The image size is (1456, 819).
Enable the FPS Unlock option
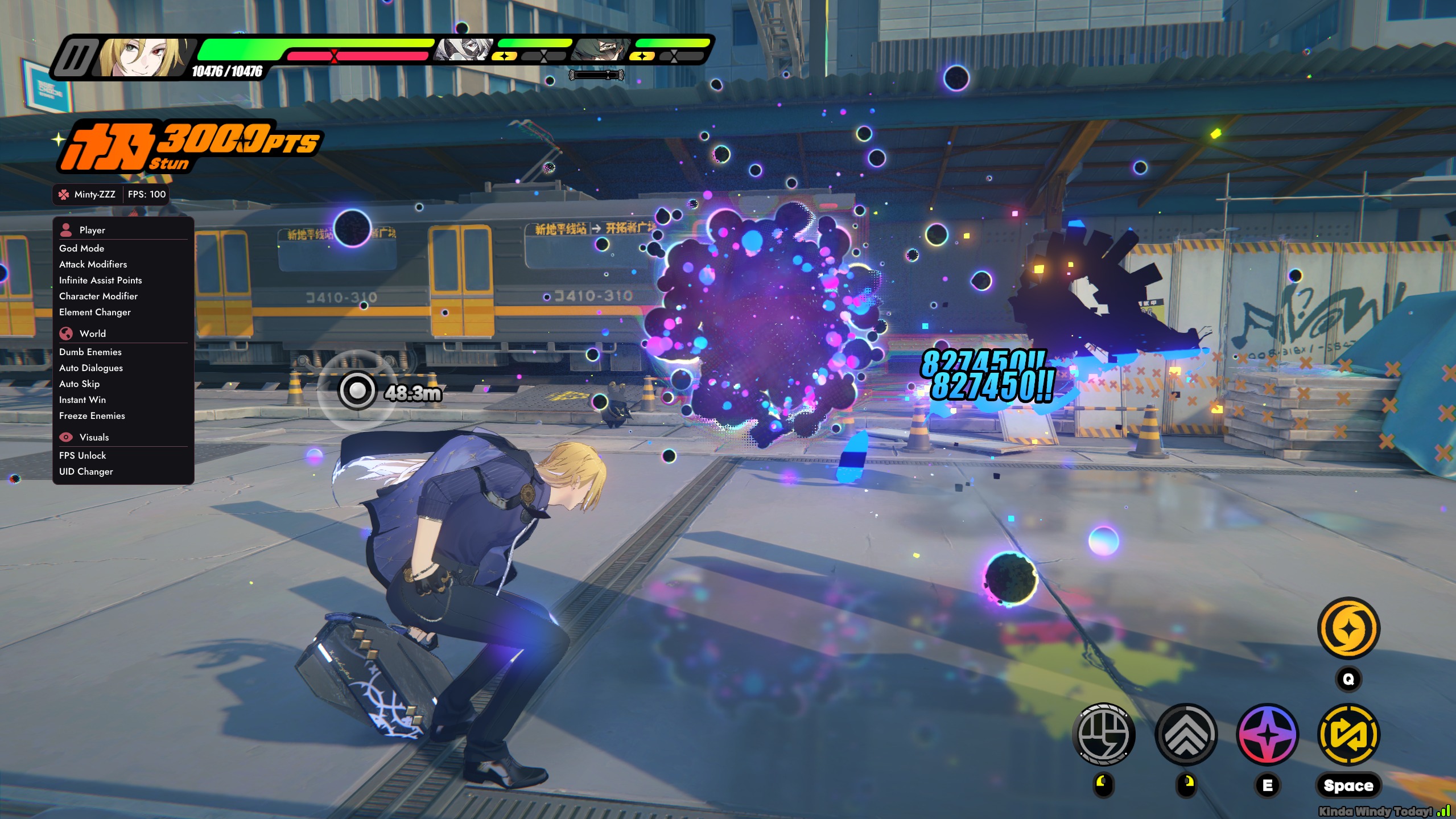point(83,455)
